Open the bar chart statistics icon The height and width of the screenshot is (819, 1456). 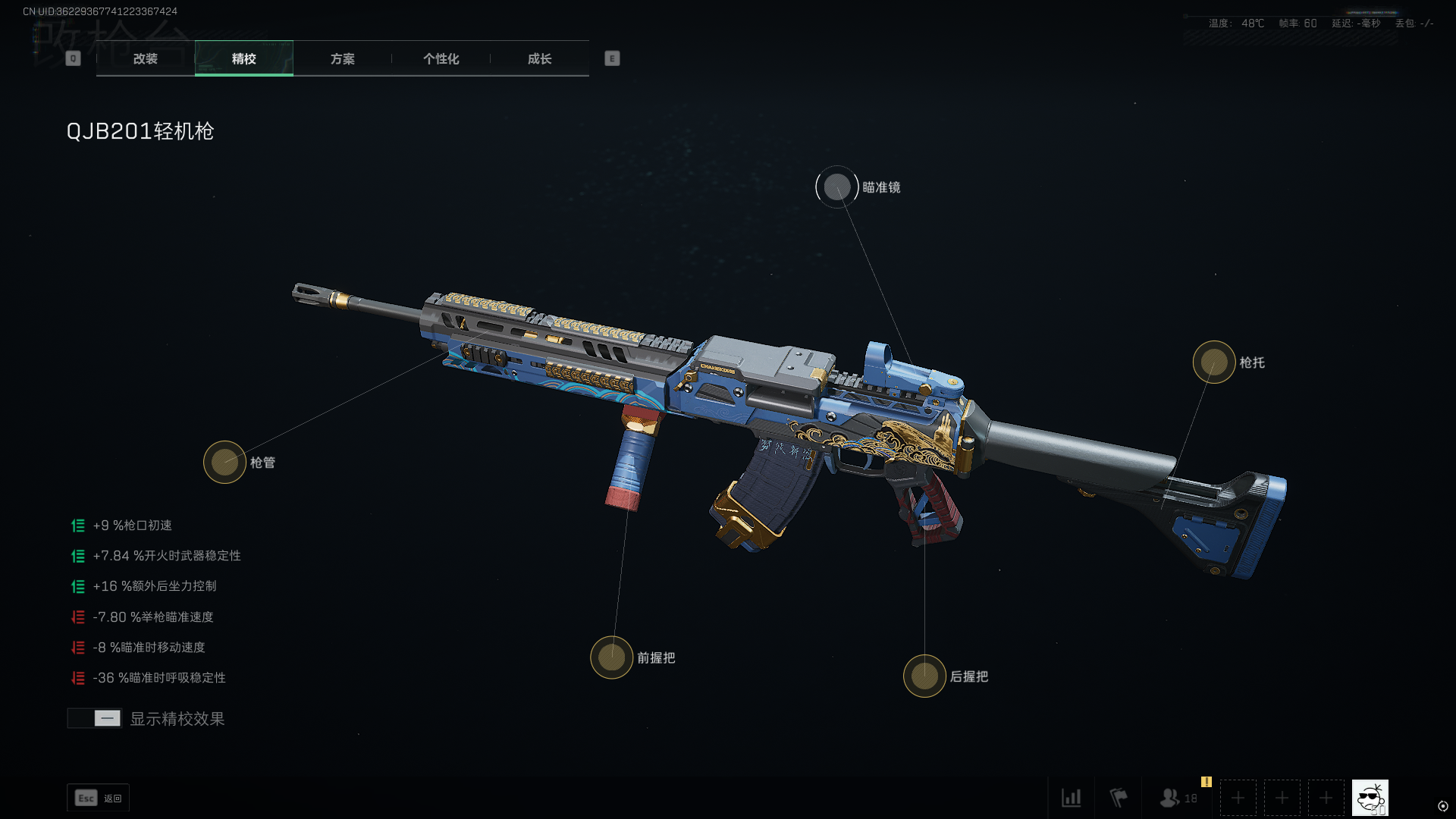[1071, 798]
